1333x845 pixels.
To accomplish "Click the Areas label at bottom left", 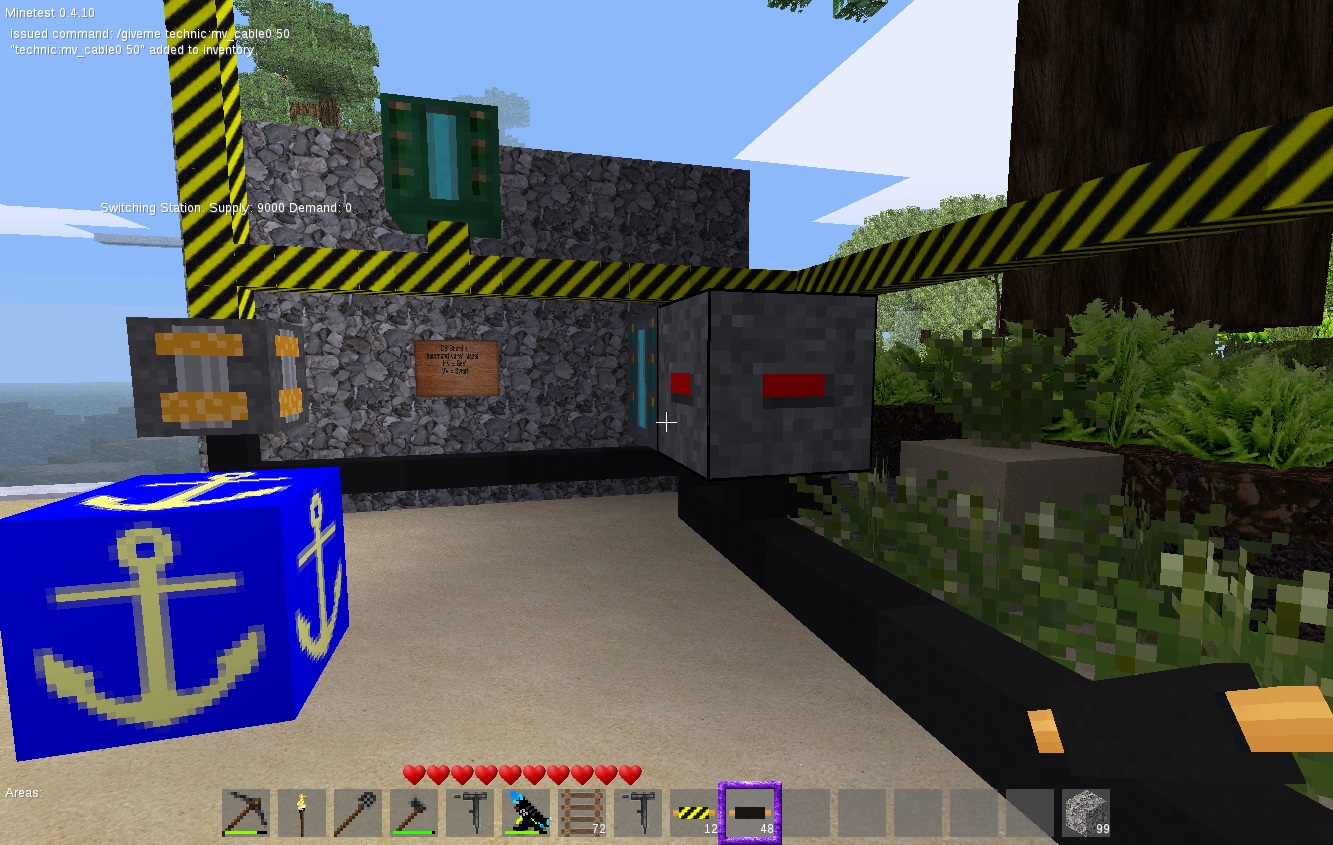I will [x=22, y=791].
